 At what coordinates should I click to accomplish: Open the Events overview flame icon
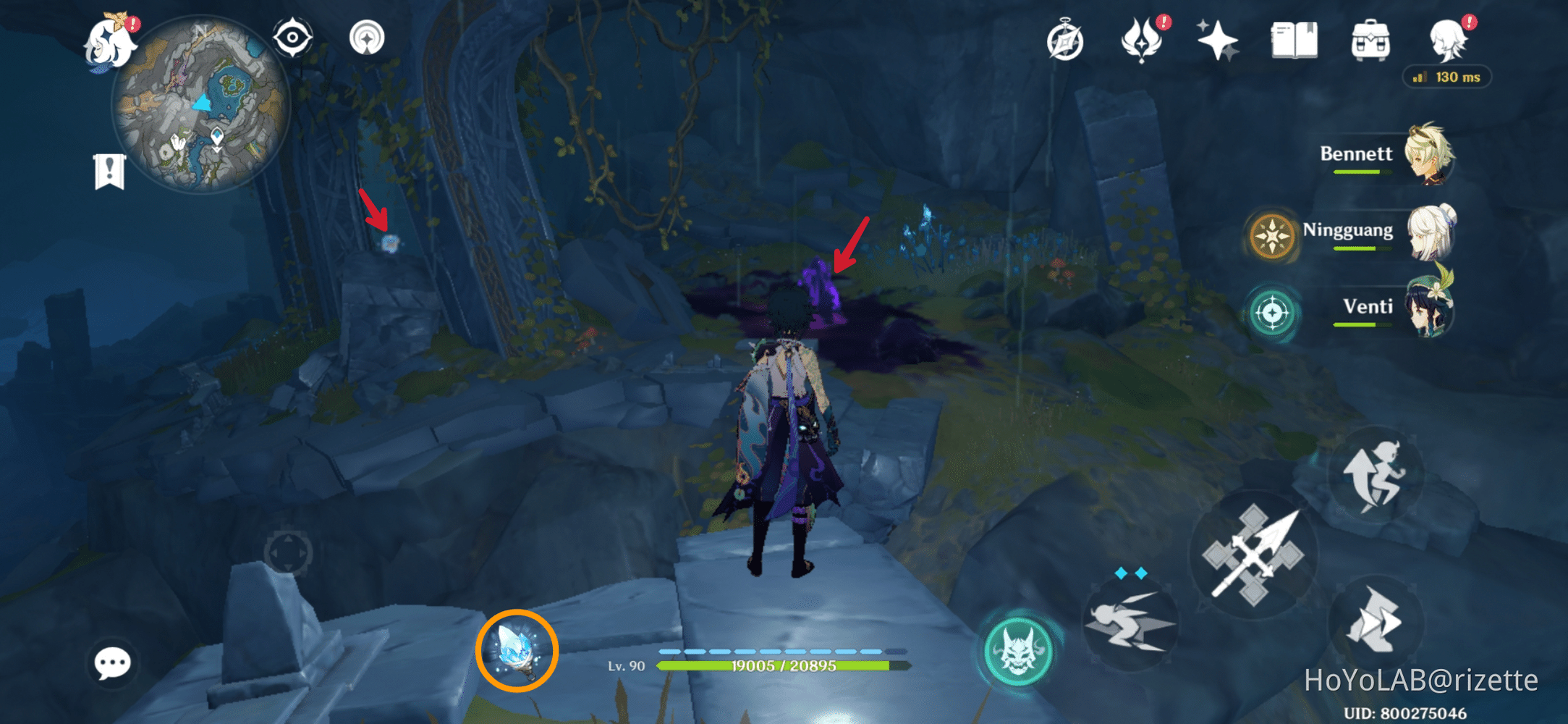[x=1142, y=41]
